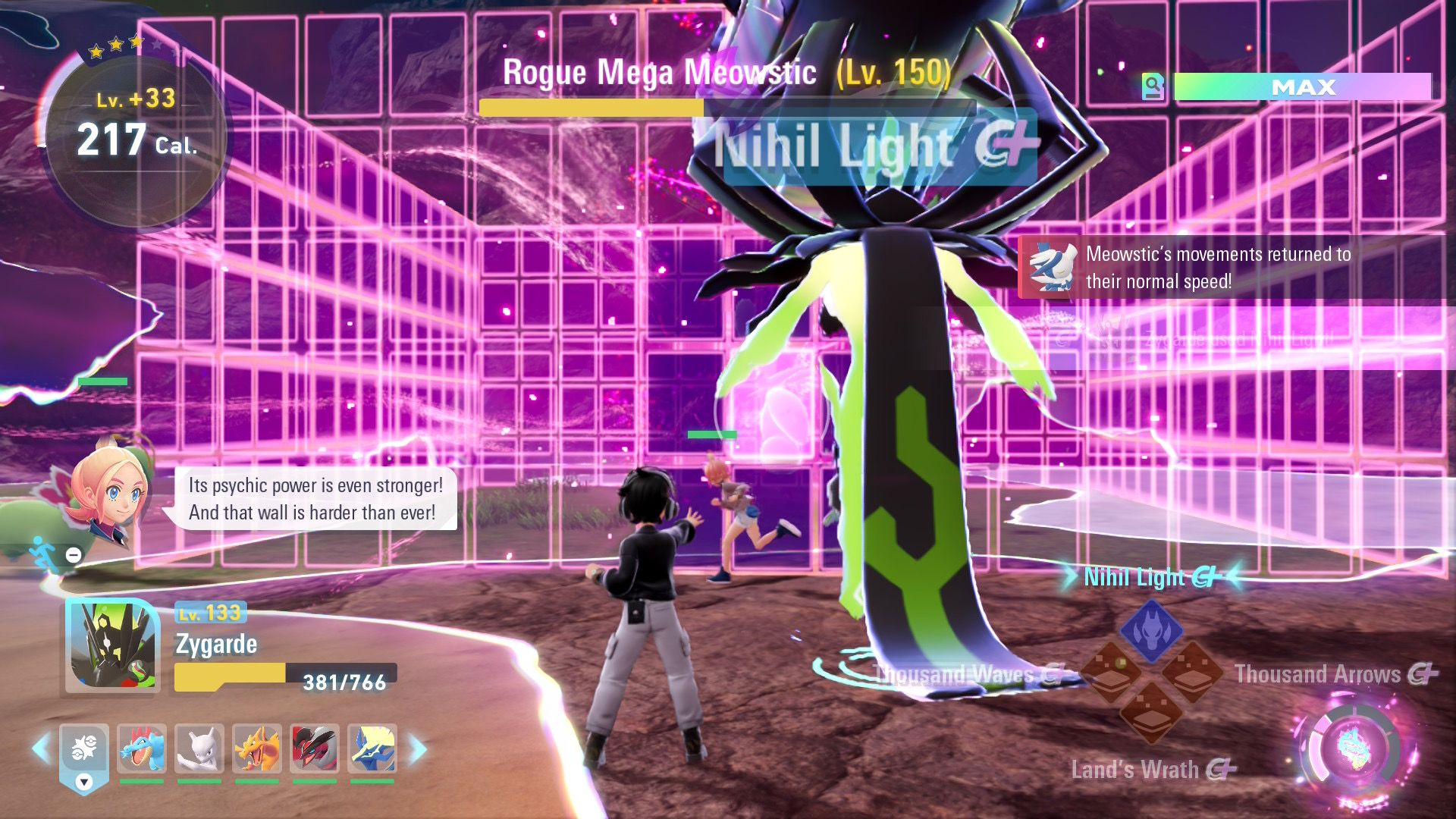This screenshot has width=1456, height=819.
Task: Click the running figure icon
Action: click(x=42, y=554)
